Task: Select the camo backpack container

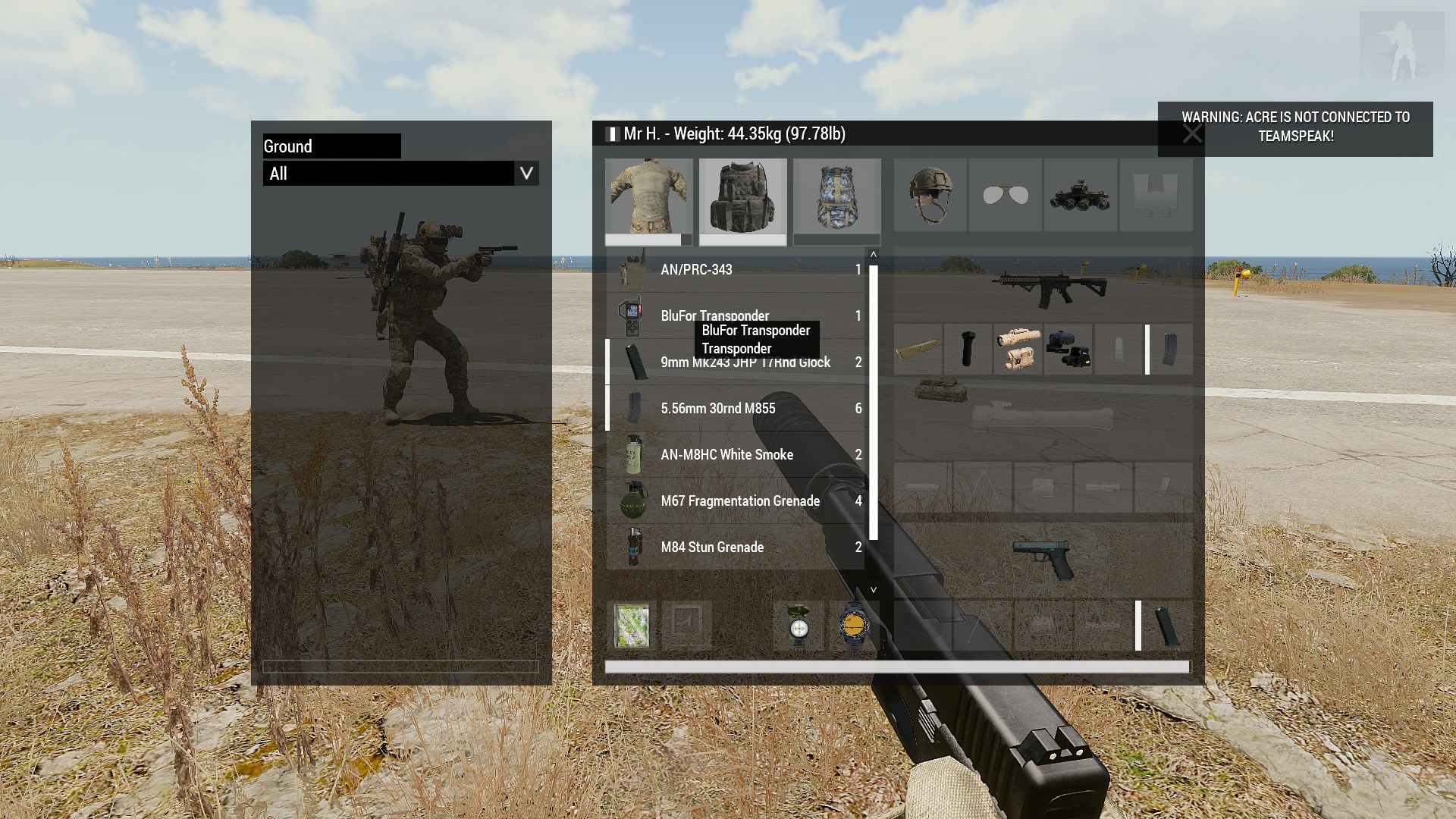Action: (x=836, y=197)
